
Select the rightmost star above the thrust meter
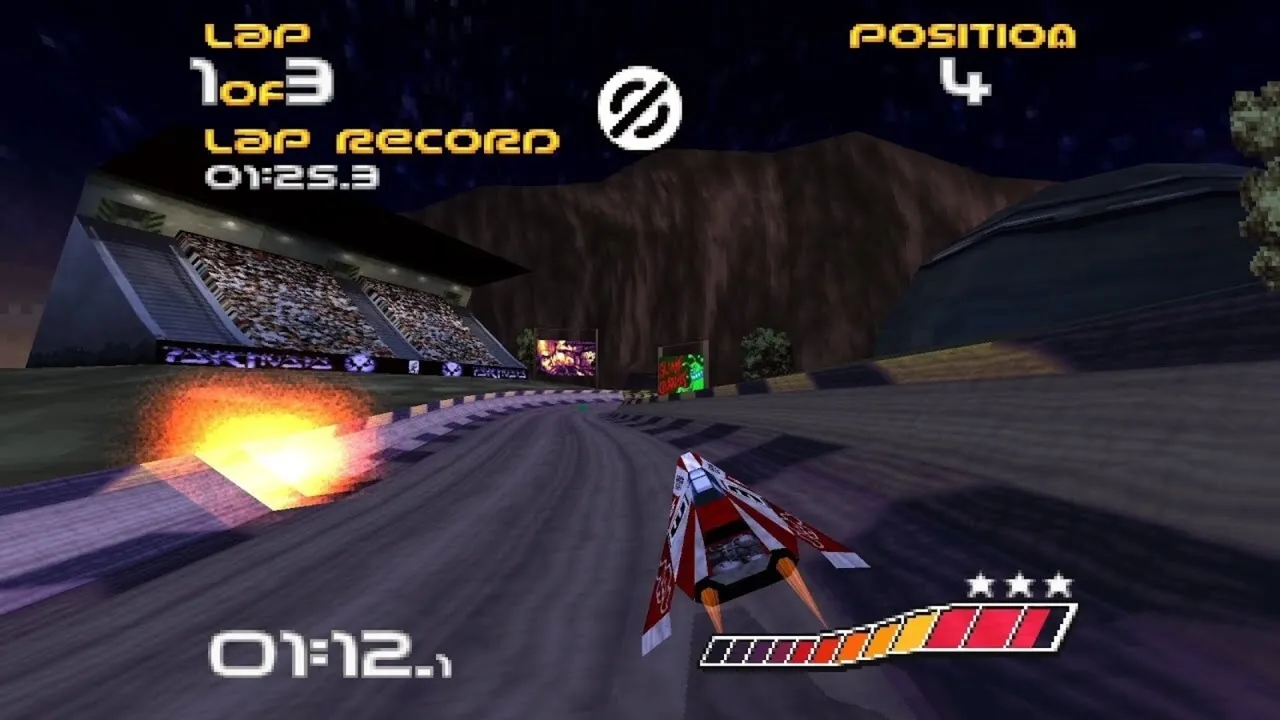click(1058, 583)
